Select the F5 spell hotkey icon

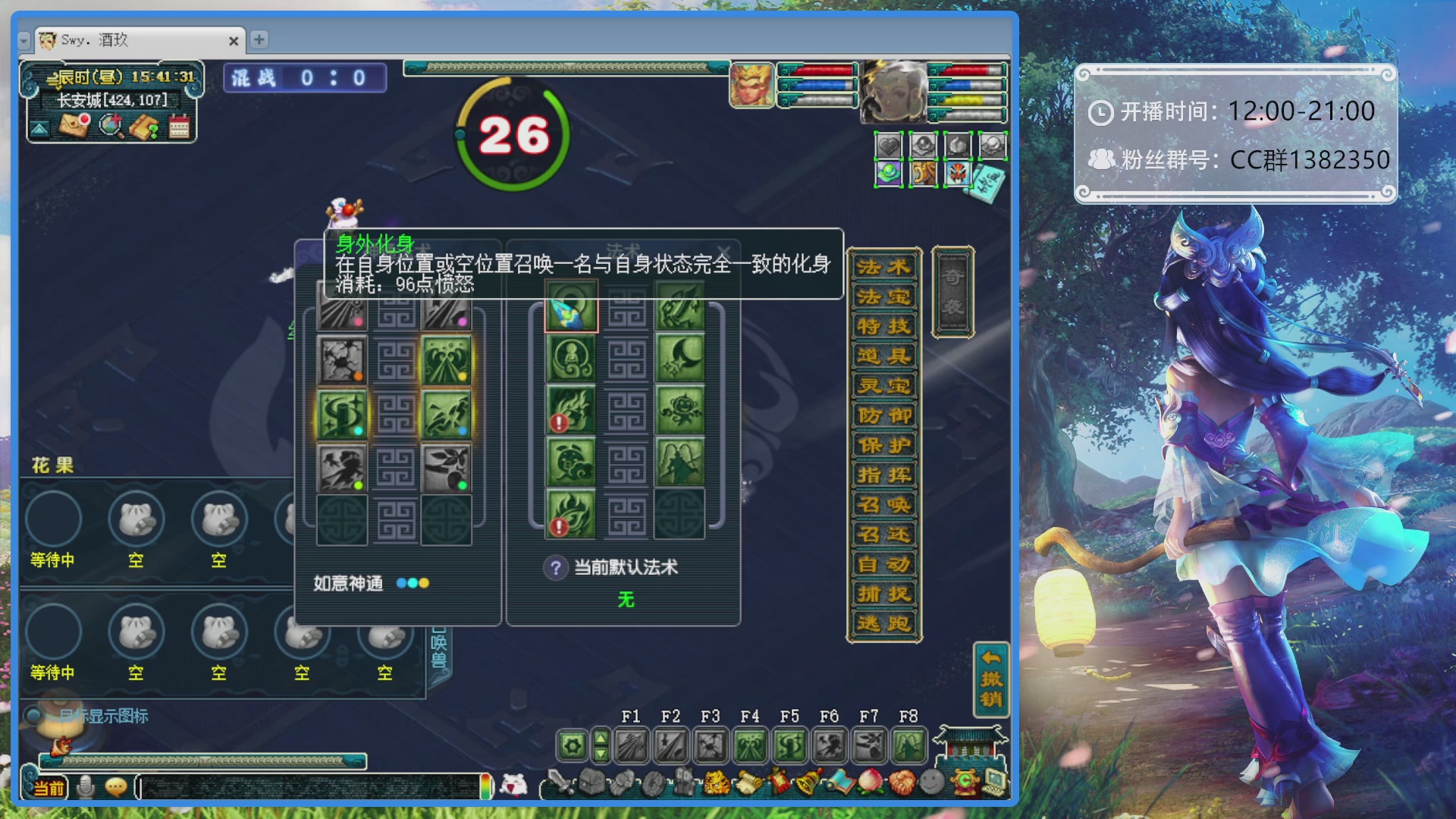(789, 743)
